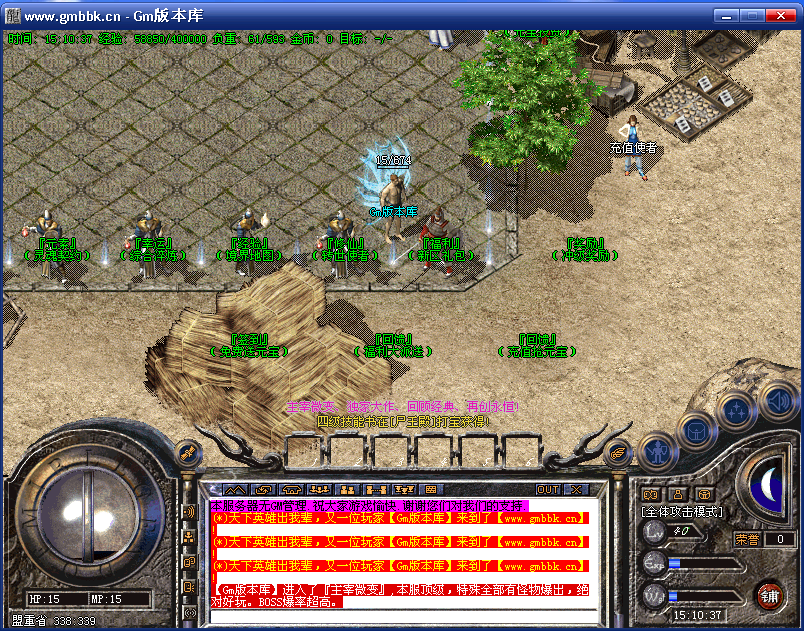The width and height of the screenshot is (804, 631).
Task: Toggle the sound speaker button
Action: point(776,402)
